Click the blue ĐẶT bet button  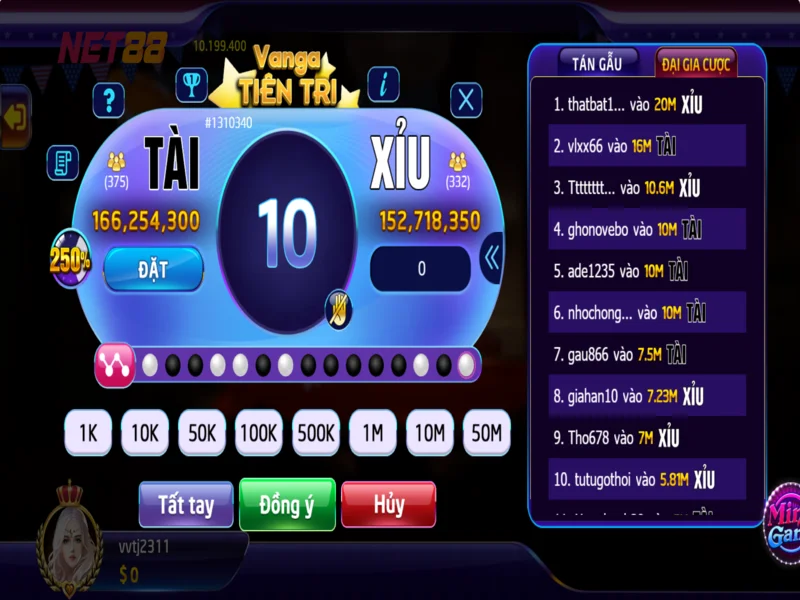[x=153, y=268]
